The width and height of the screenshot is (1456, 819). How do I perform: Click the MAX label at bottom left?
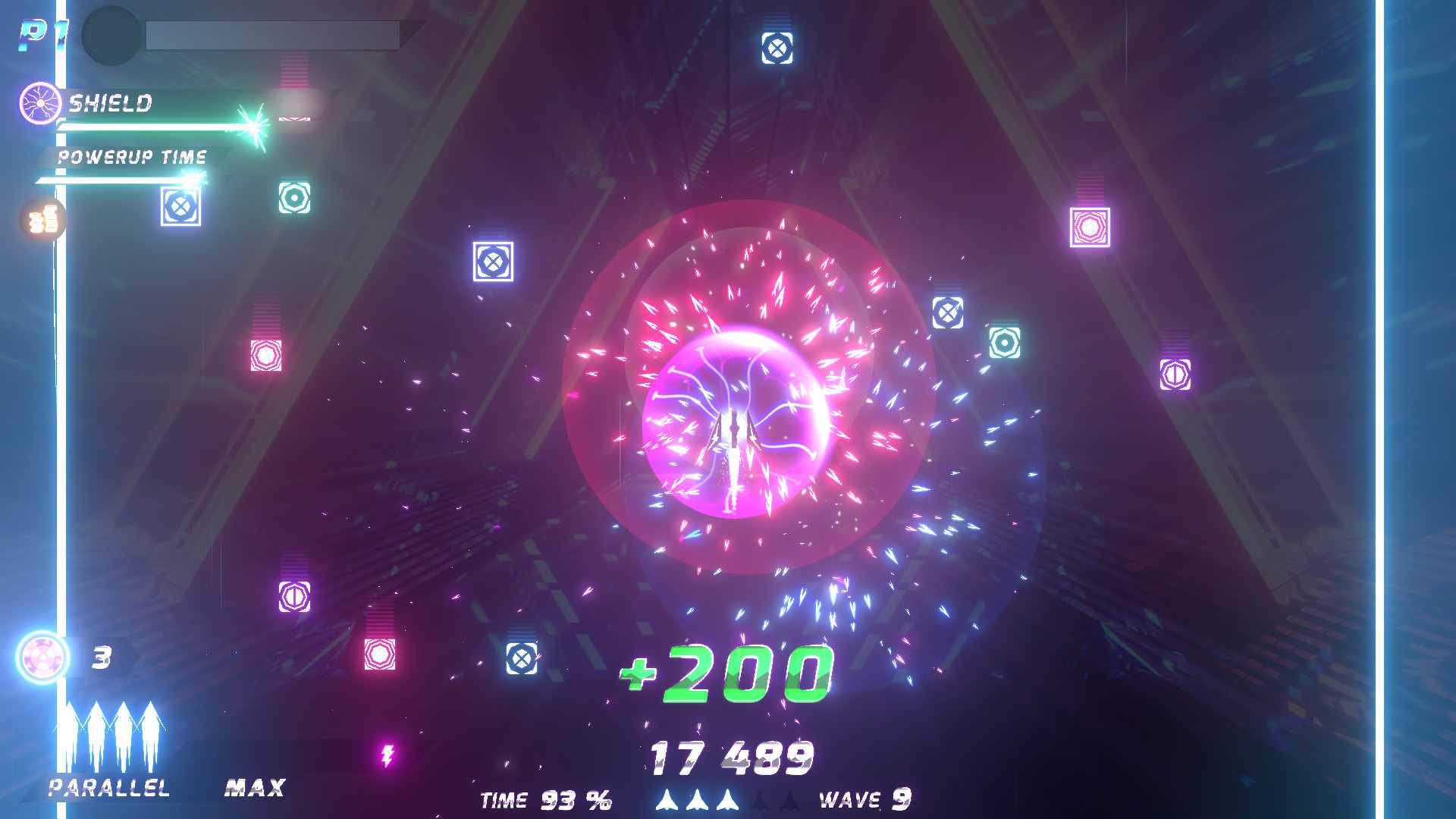click(253, 789)
